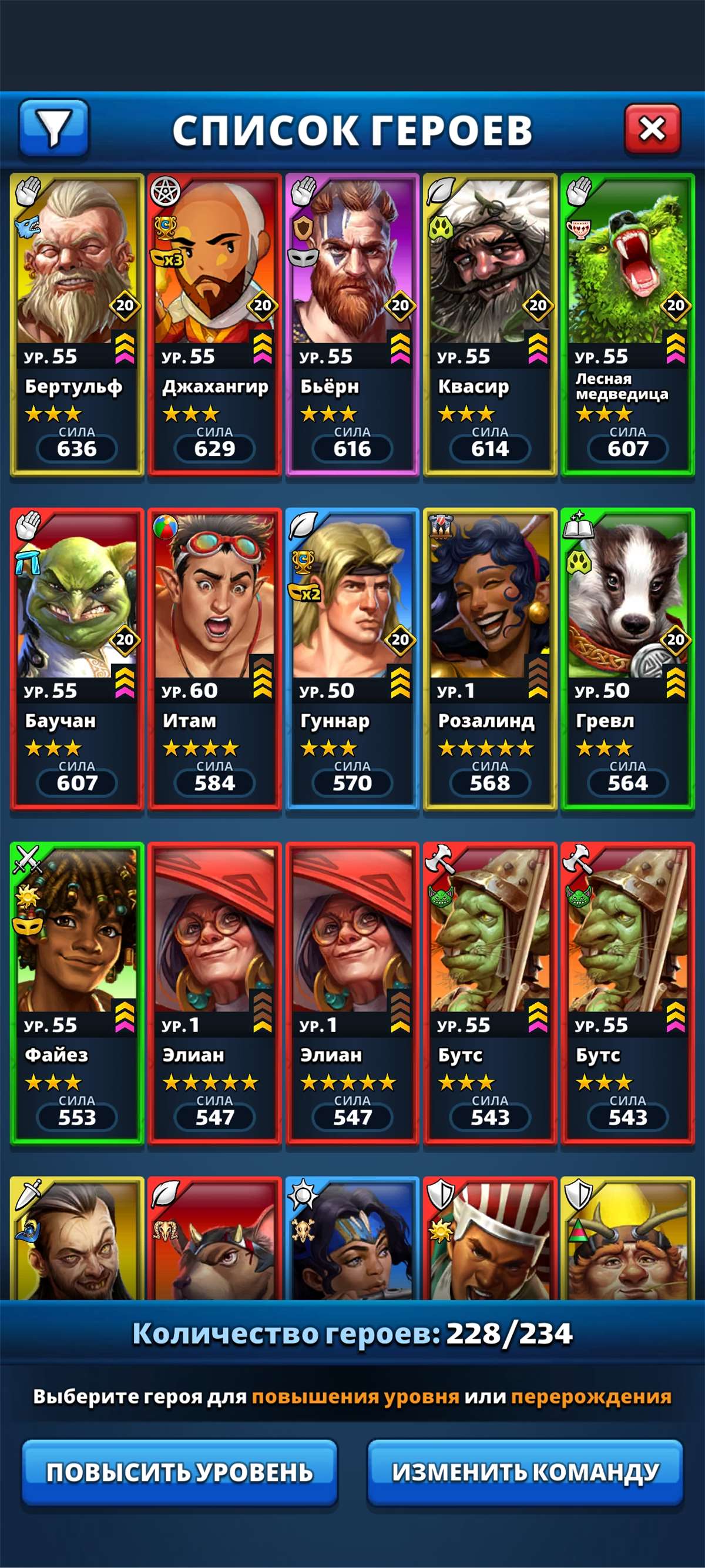The image size is (705, 1568).
Task: Select the Итам hero card
Action: (214, 659)
